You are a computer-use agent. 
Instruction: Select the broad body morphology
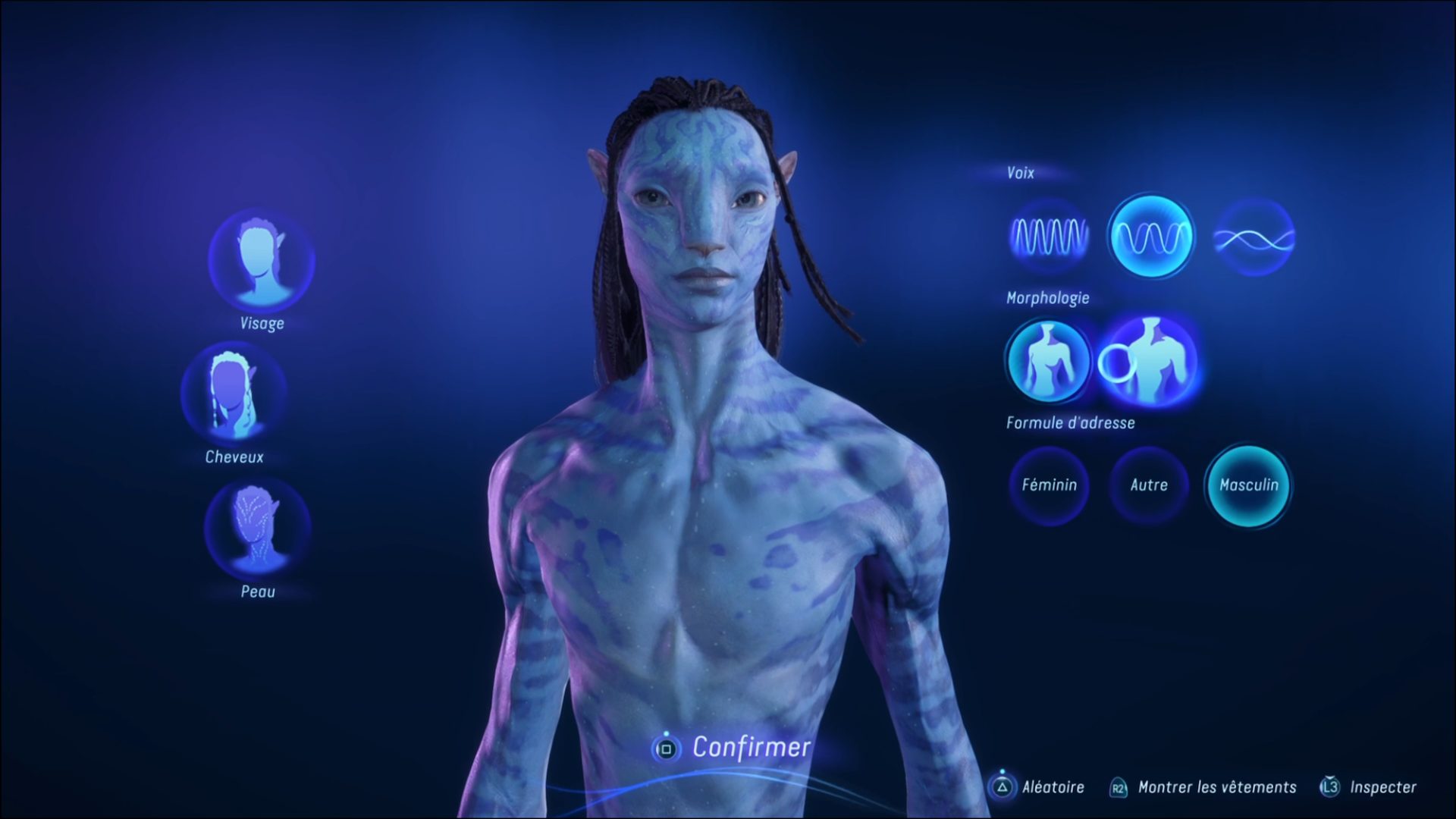click(1150, 361)
